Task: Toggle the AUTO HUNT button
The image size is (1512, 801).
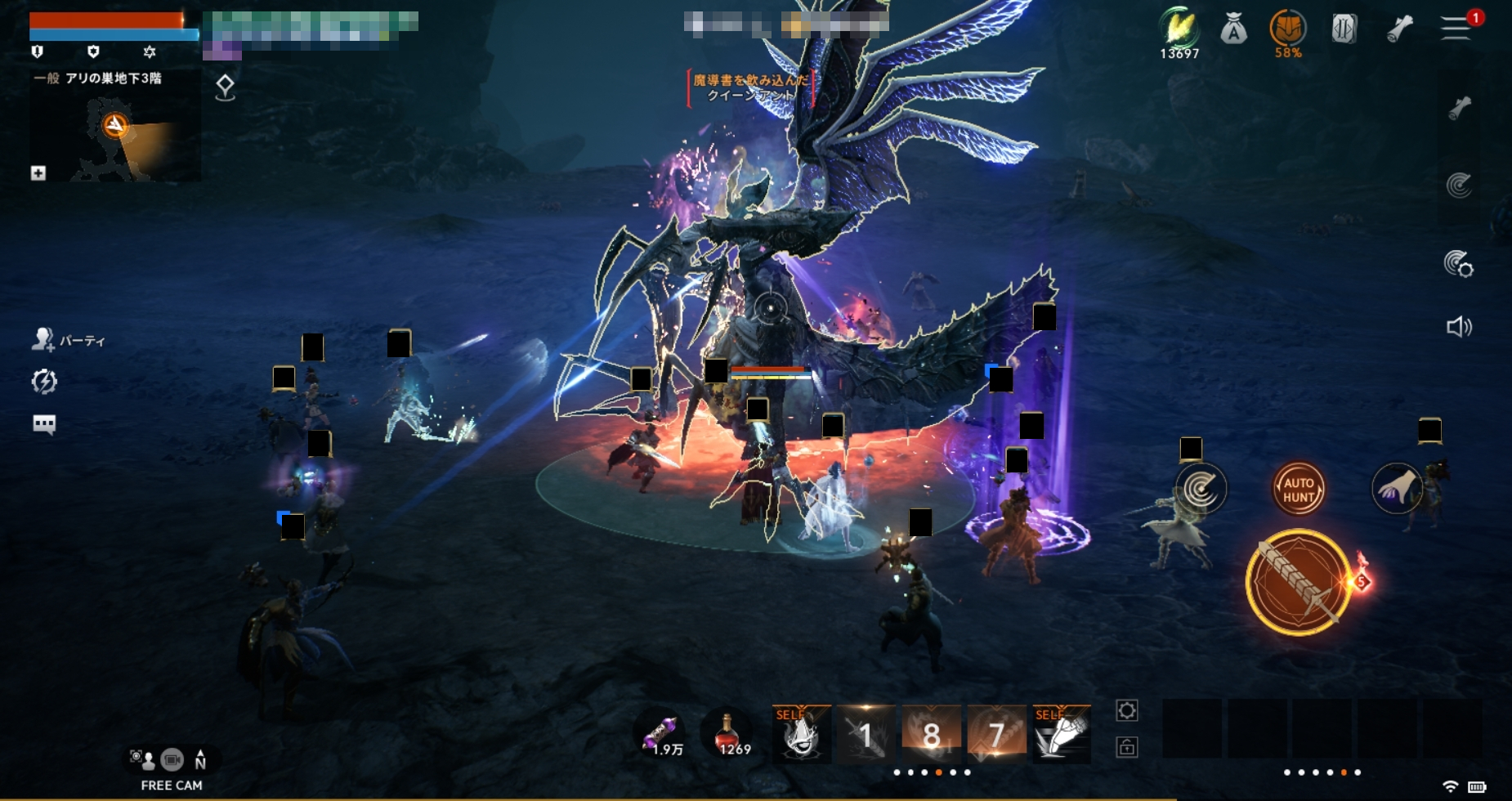Action: pyautogui.click(x=1298, y=489)
